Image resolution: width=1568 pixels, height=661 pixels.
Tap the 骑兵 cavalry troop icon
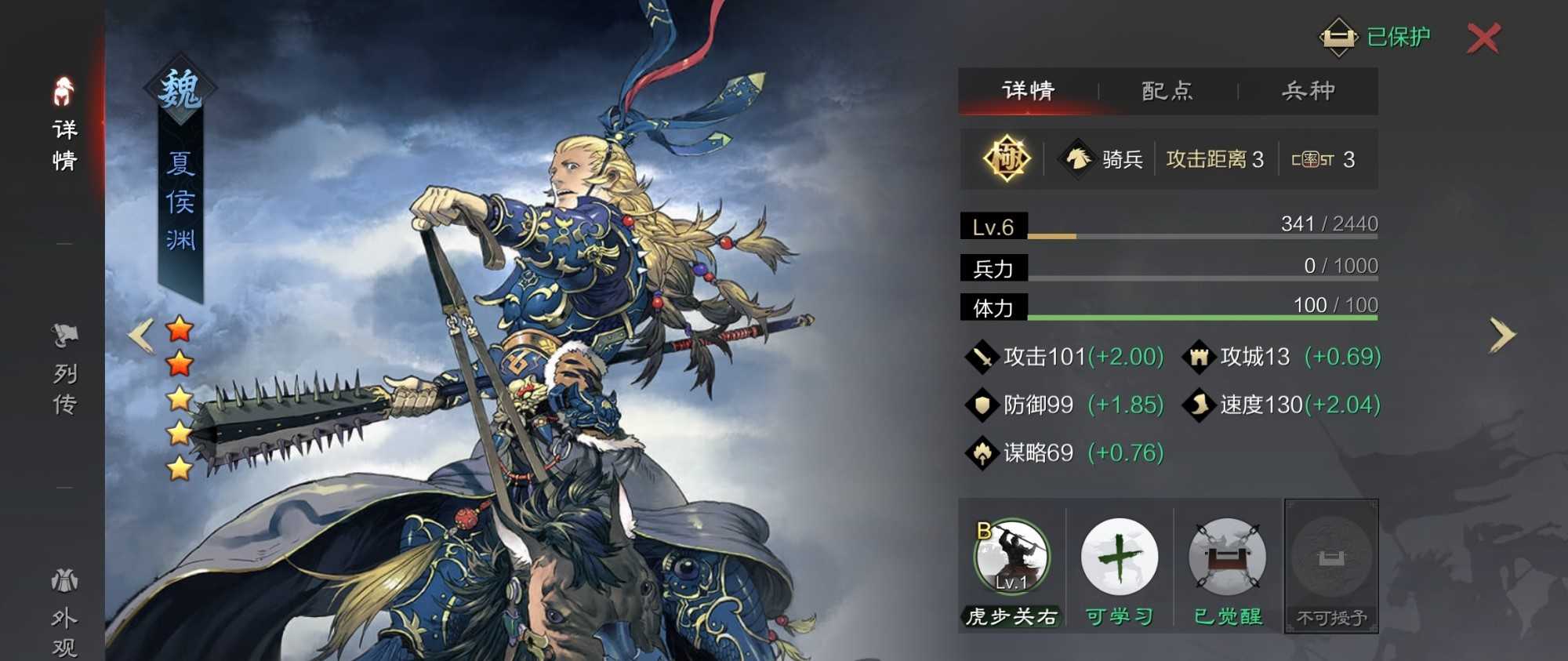click(1079, 159)
